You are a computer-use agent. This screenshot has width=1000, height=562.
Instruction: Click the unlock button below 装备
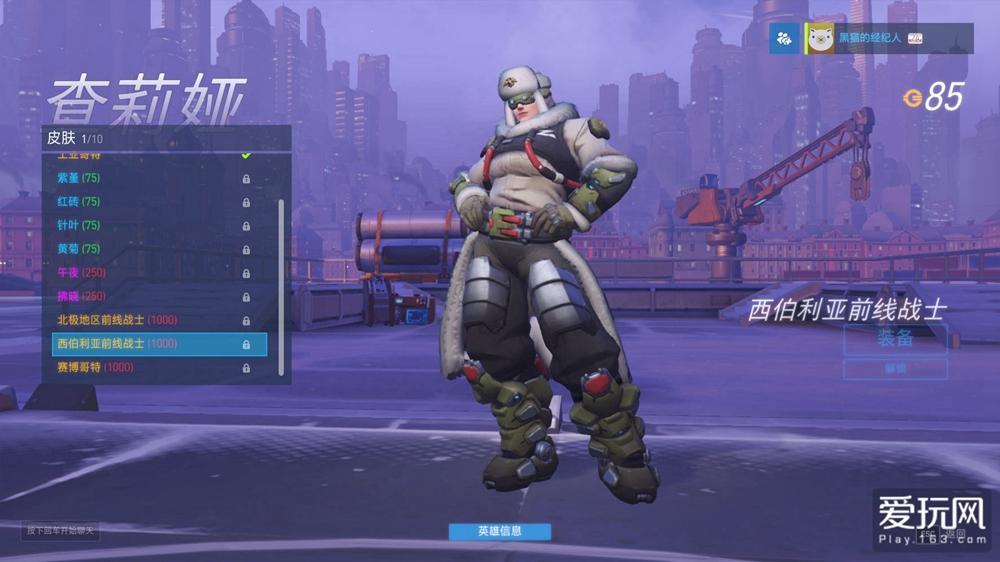pos(895,369)
